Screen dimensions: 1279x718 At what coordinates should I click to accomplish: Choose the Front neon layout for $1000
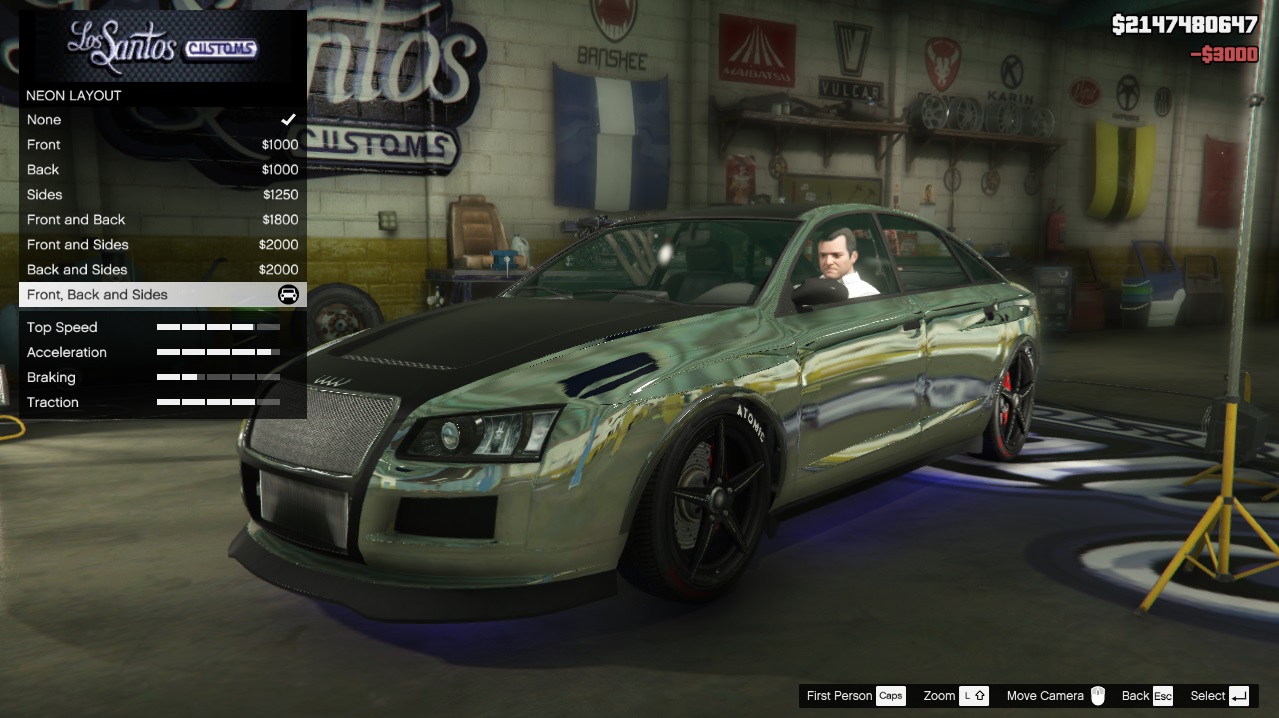162,145
